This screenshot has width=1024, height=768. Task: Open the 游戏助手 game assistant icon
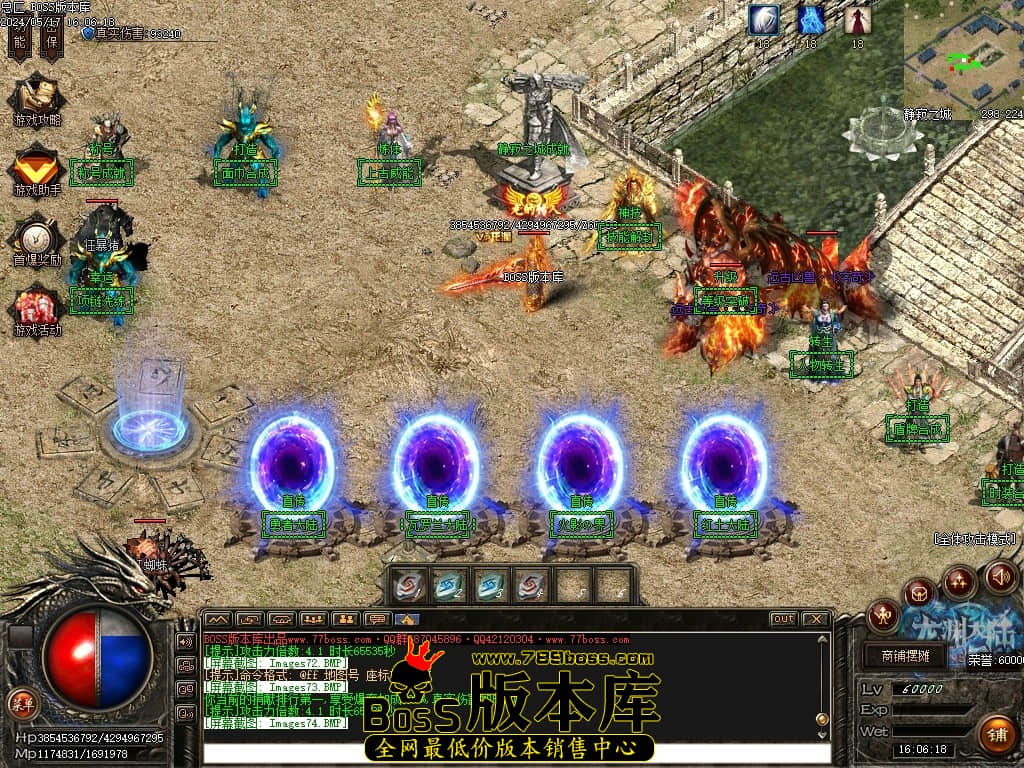point(37,170)
